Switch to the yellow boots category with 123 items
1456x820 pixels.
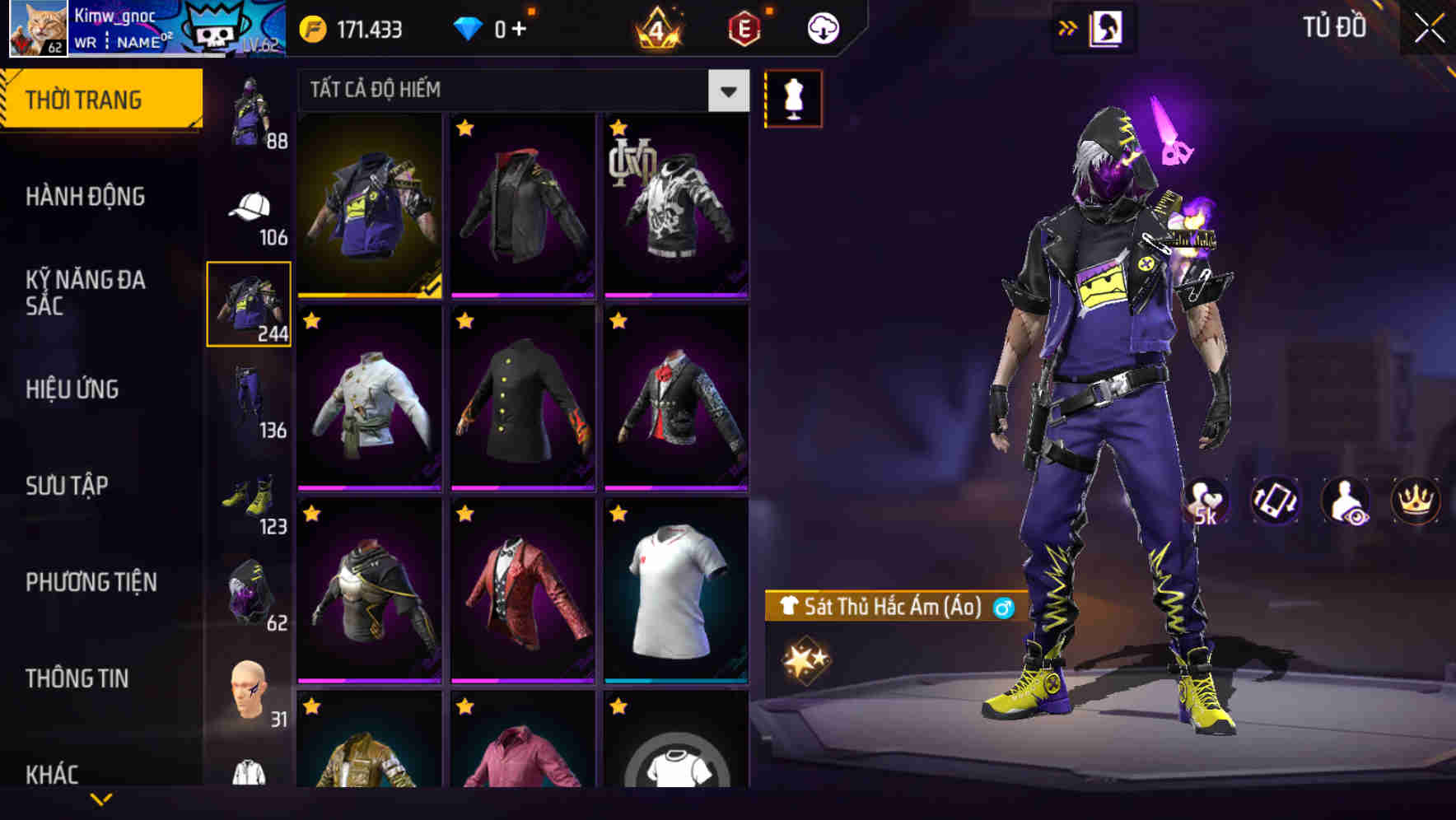click(249, 498)
